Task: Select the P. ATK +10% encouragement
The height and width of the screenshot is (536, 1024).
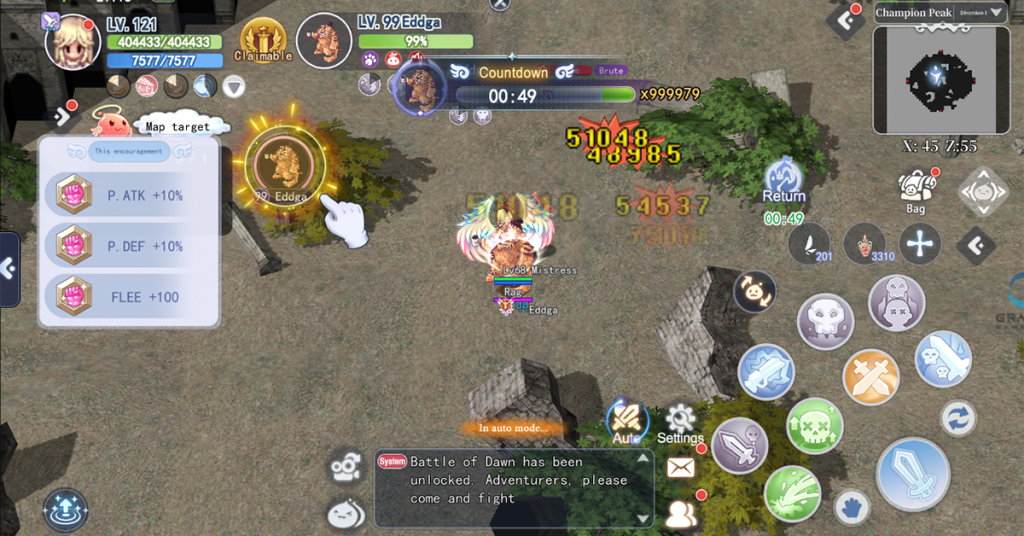Action: [x=129, y=196]
